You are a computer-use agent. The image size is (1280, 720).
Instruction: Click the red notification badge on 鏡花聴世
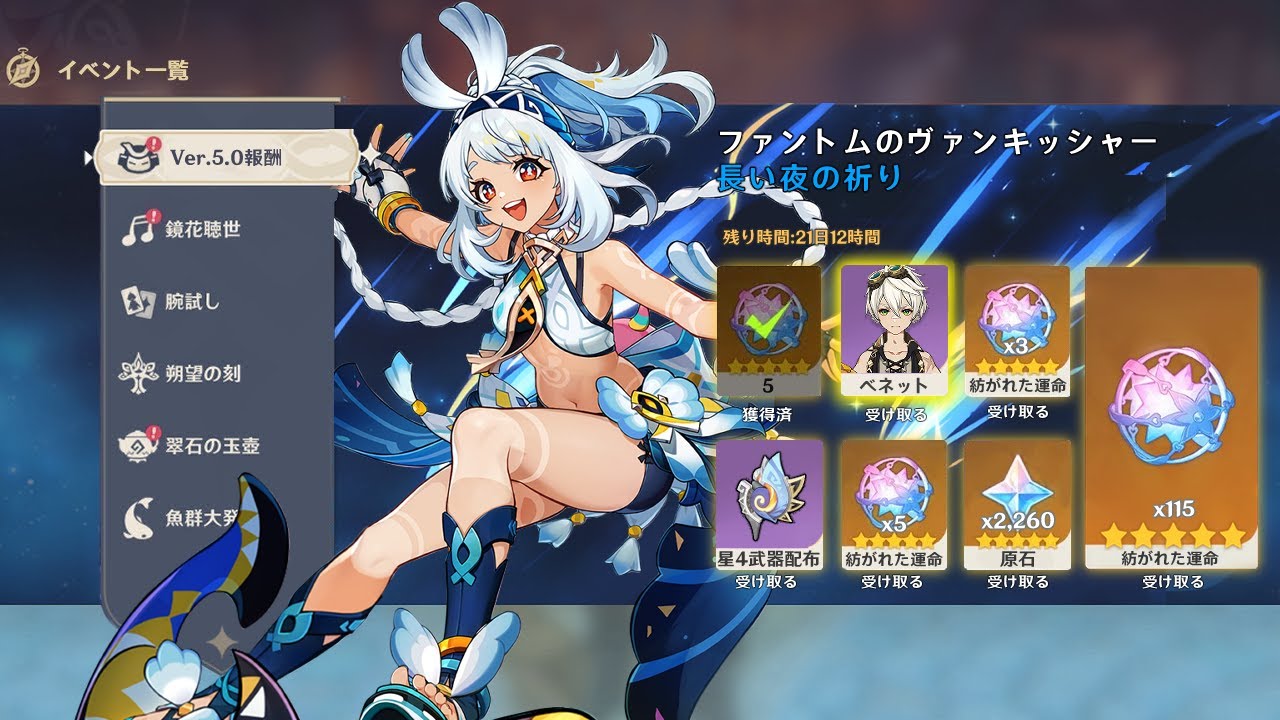pos(156,218)
